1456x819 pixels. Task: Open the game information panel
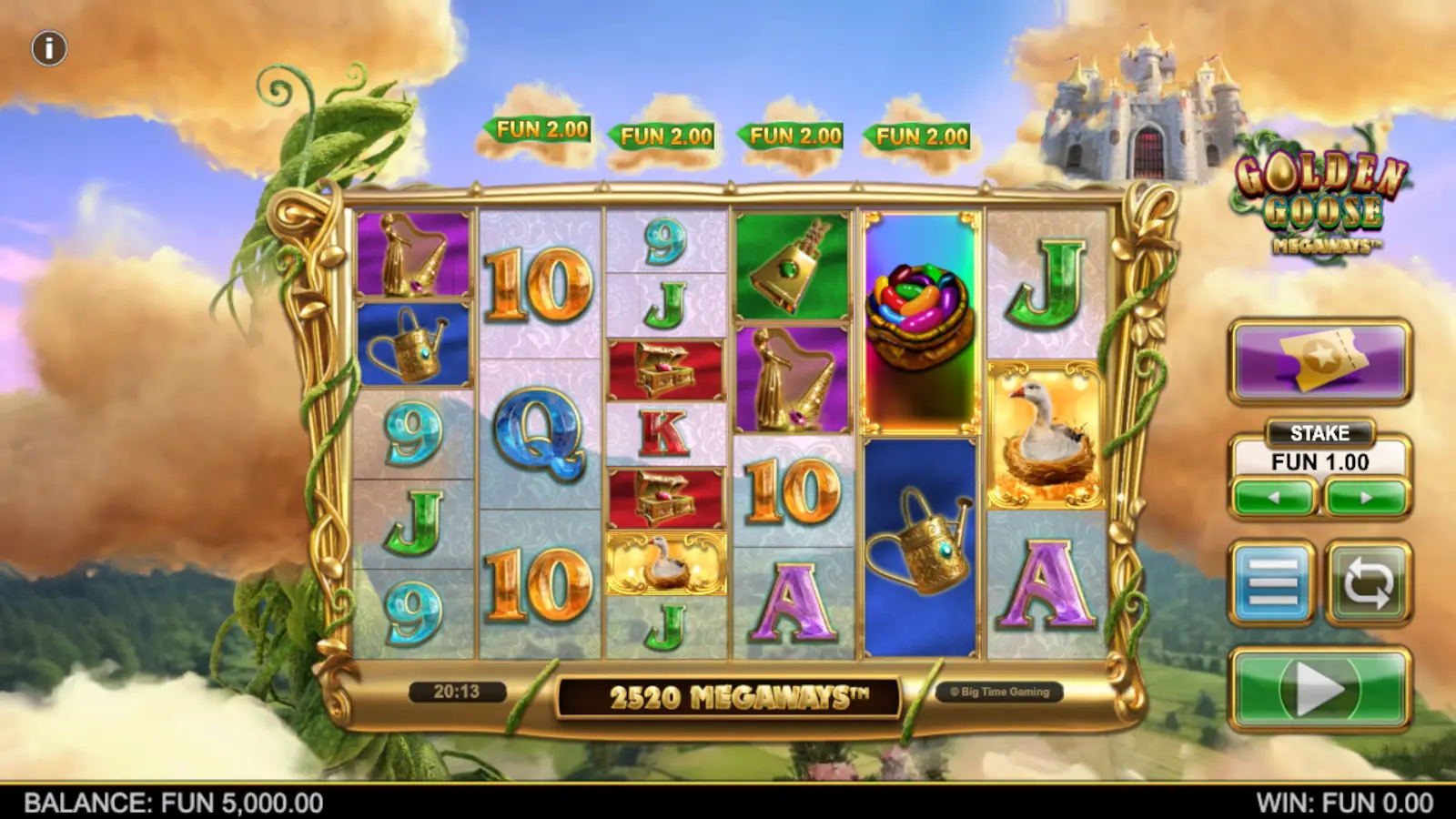(x=47, y=47)
